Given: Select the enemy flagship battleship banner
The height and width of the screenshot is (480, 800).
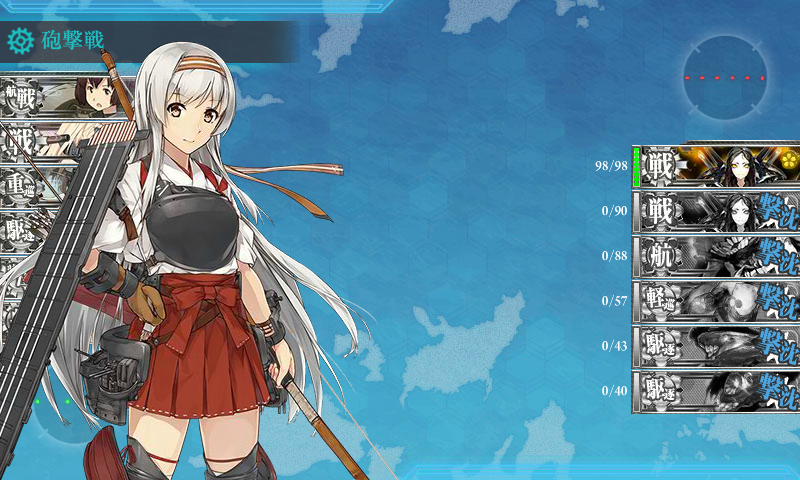Looking at the screenshot, I should [x=716, y=165].
